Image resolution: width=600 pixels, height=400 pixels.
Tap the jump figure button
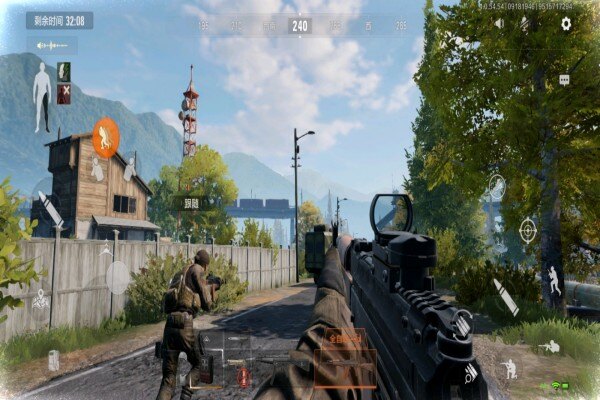[553, 279]
